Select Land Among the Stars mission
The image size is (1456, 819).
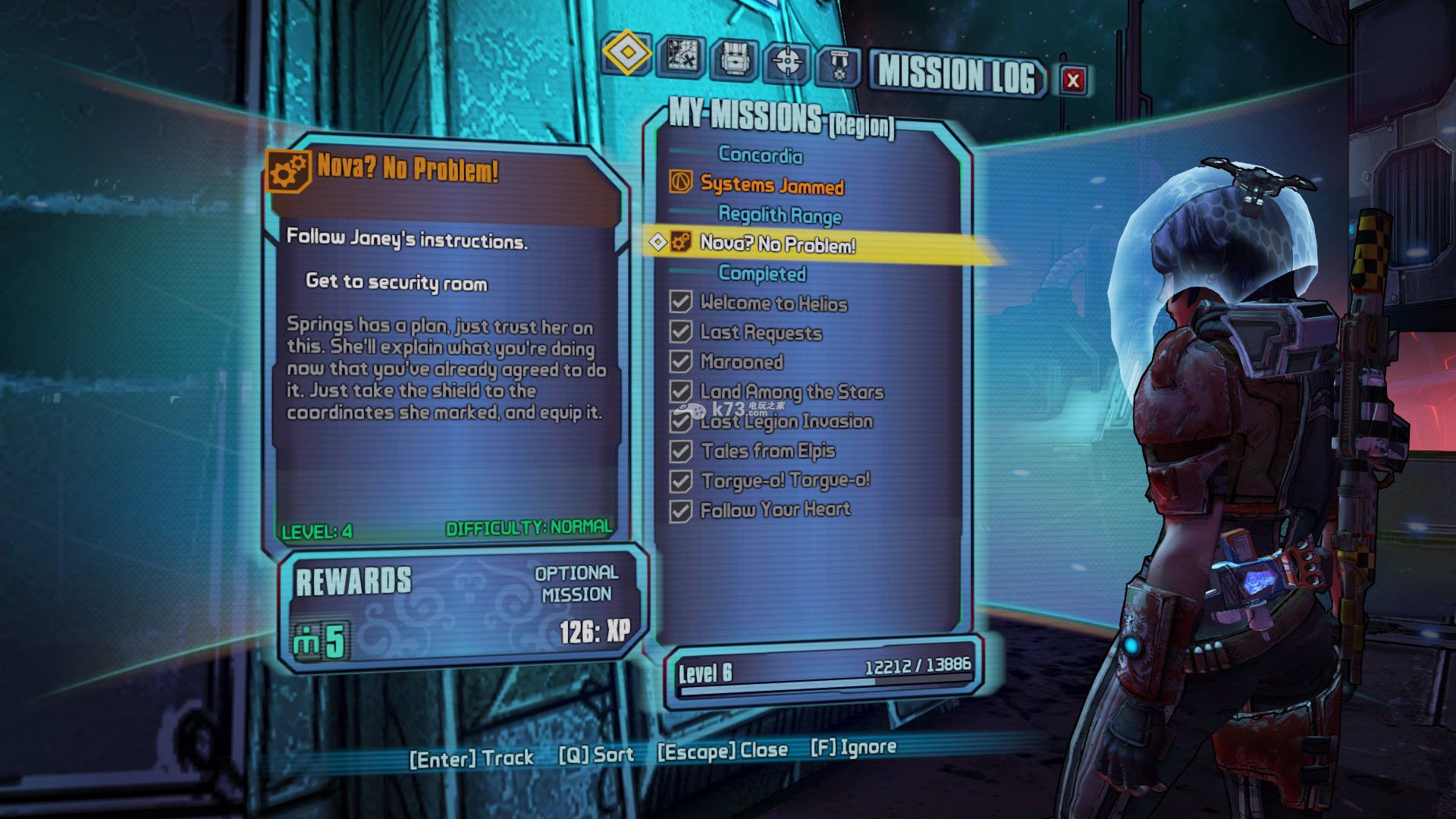tap(792, 391)
